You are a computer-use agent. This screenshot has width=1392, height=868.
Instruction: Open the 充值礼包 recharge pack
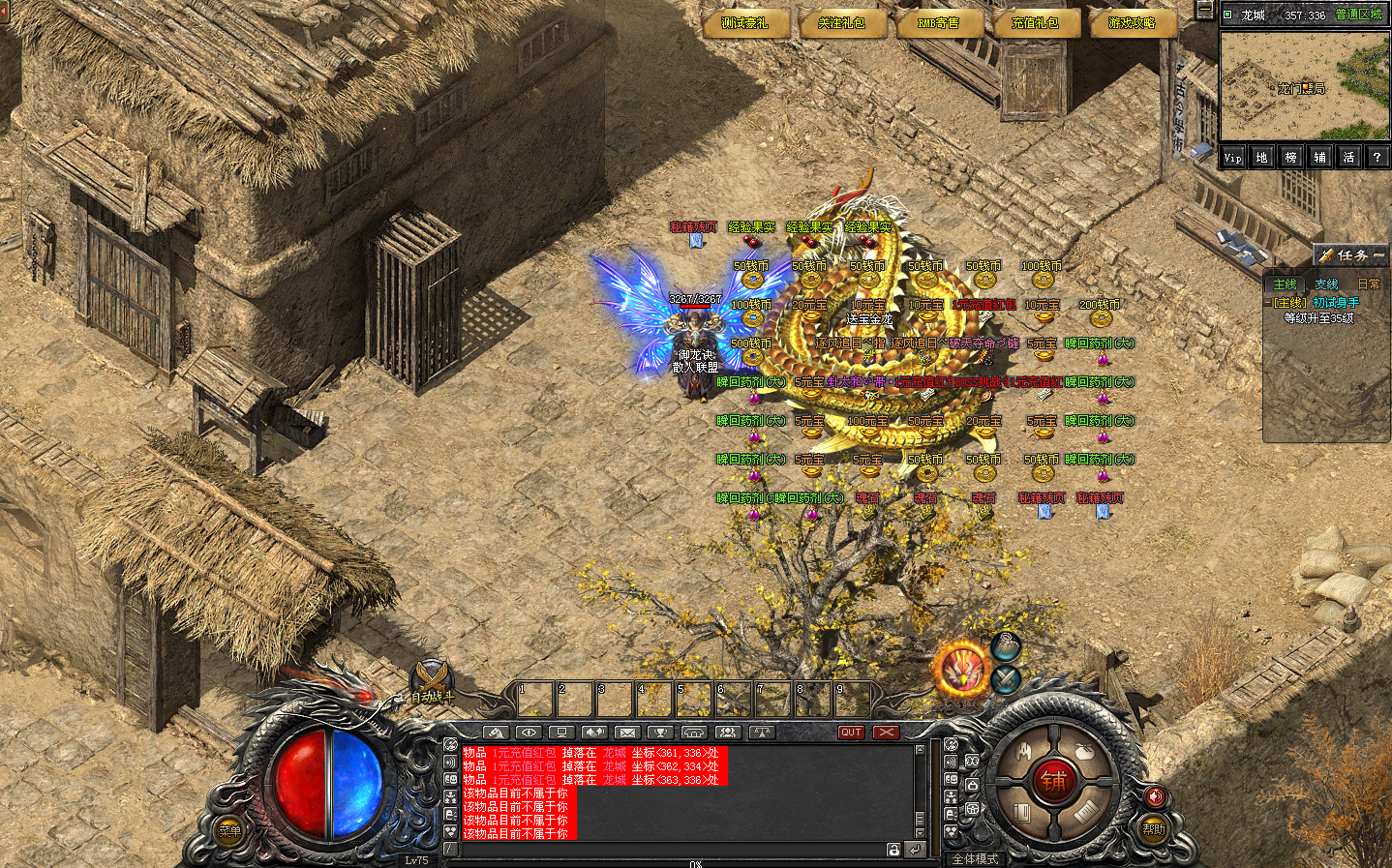coord(1035,23)
